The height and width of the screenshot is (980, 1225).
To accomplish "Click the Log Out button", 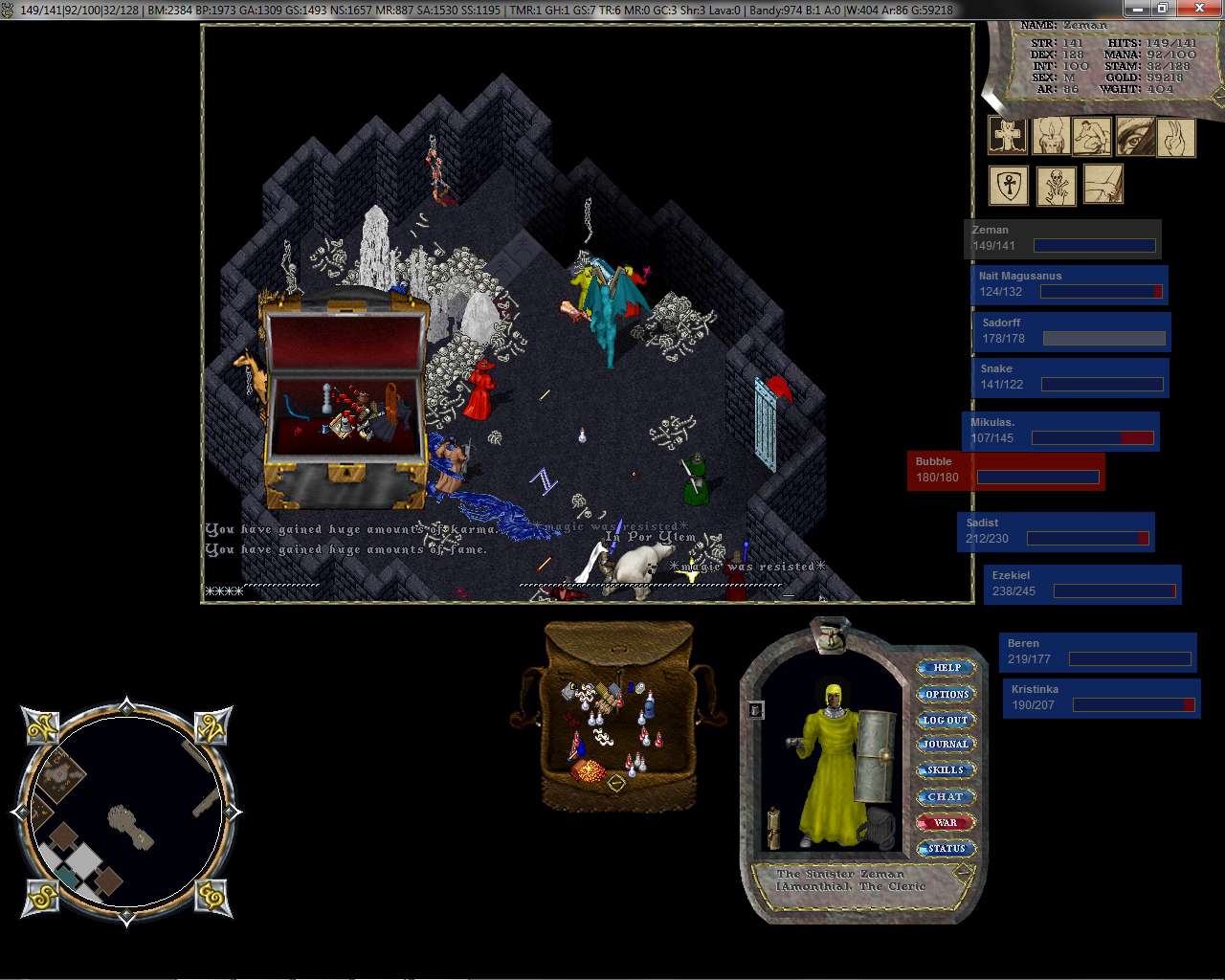I will pos(946,720).
